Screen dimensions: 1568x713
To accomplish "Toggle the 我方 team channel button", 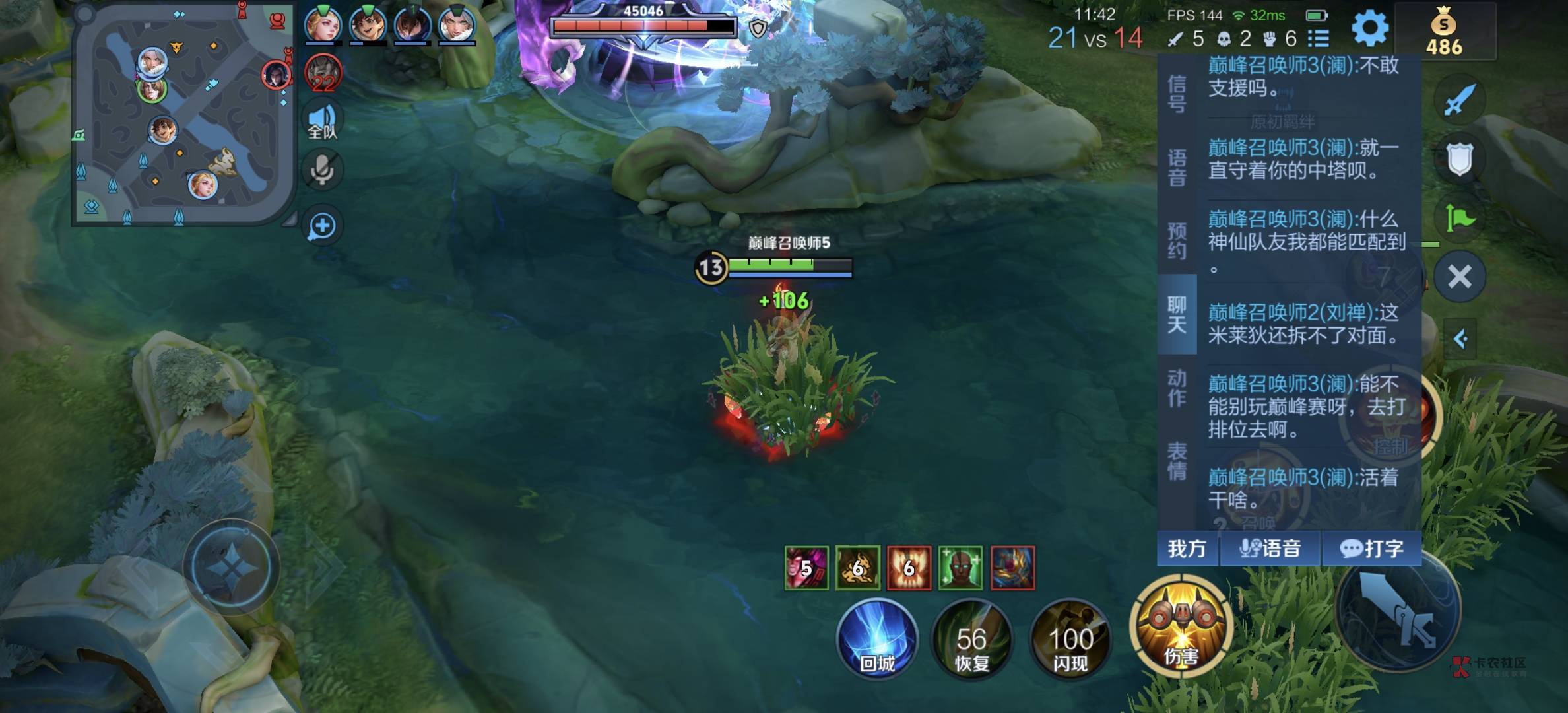I will (1187, 549).
